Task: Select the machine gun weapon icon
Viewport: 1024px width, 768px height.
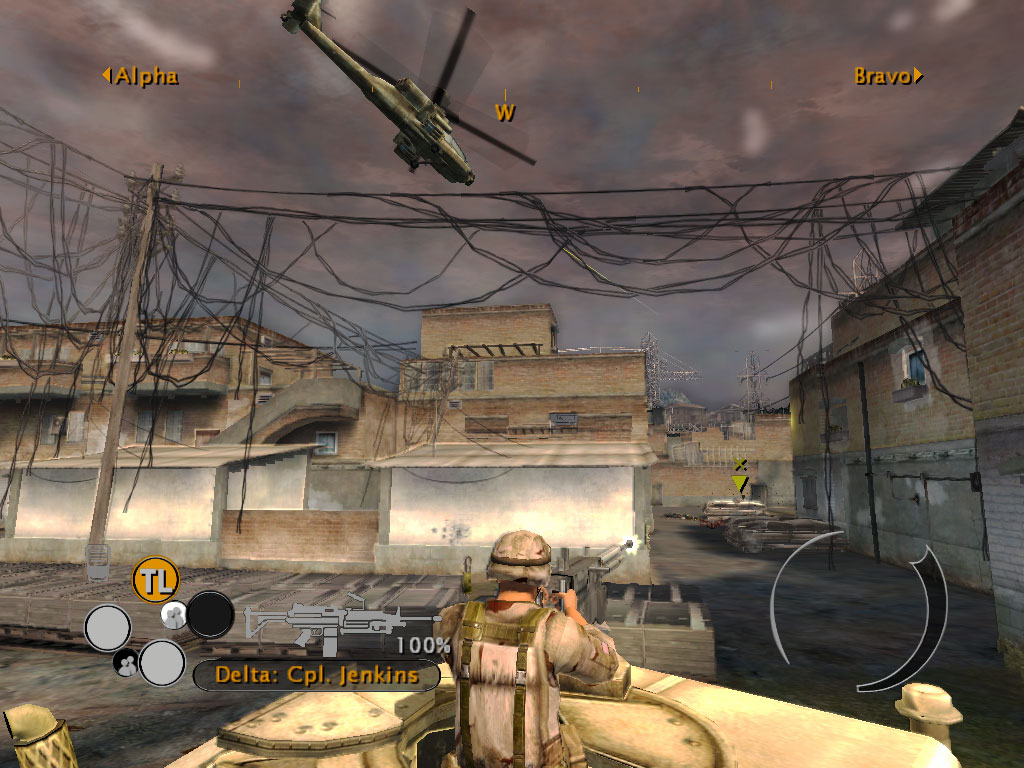Action: (x=328, y=623)
